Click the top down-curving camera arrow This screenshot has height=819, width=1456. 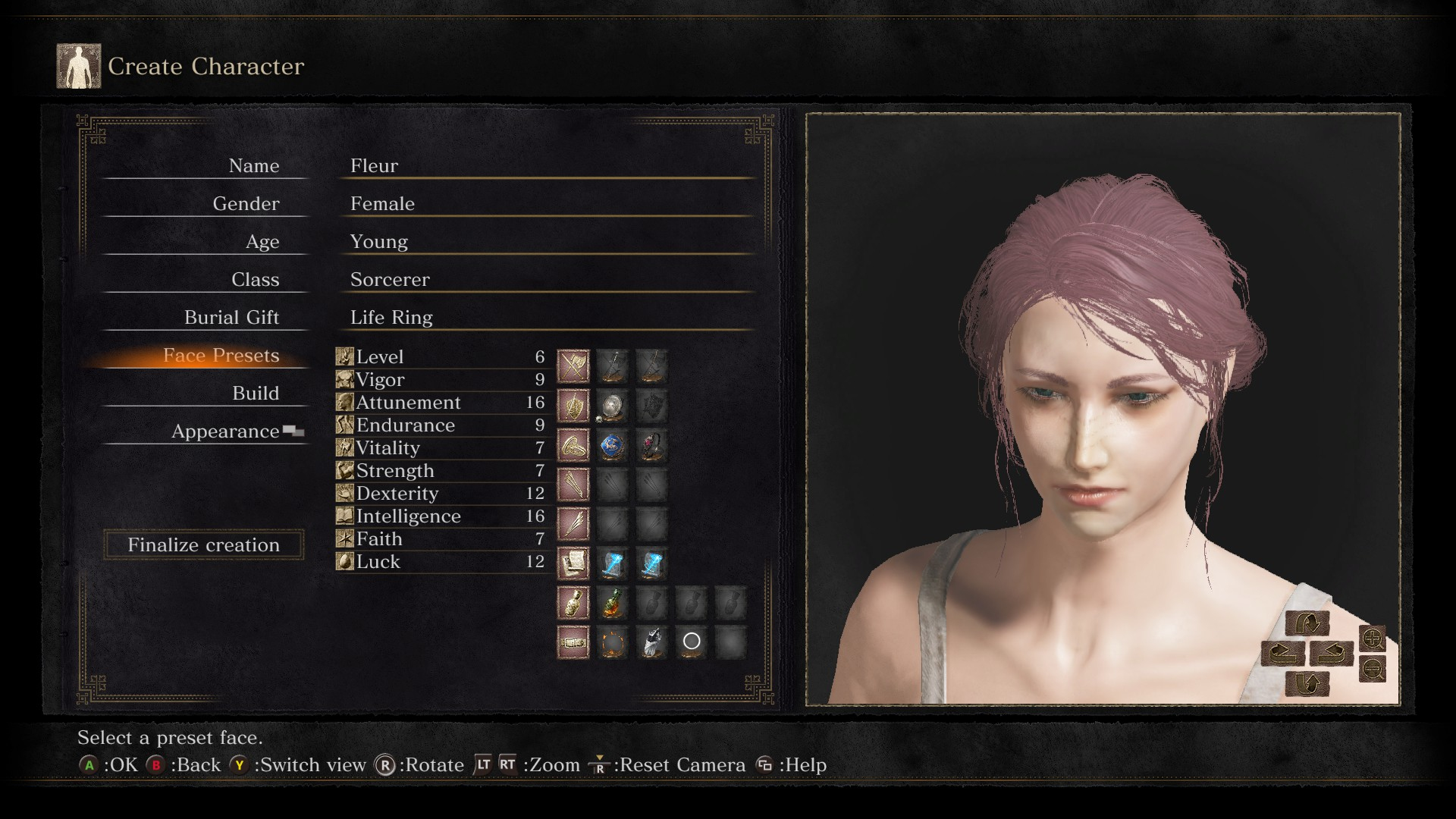tap(1307, 623)
